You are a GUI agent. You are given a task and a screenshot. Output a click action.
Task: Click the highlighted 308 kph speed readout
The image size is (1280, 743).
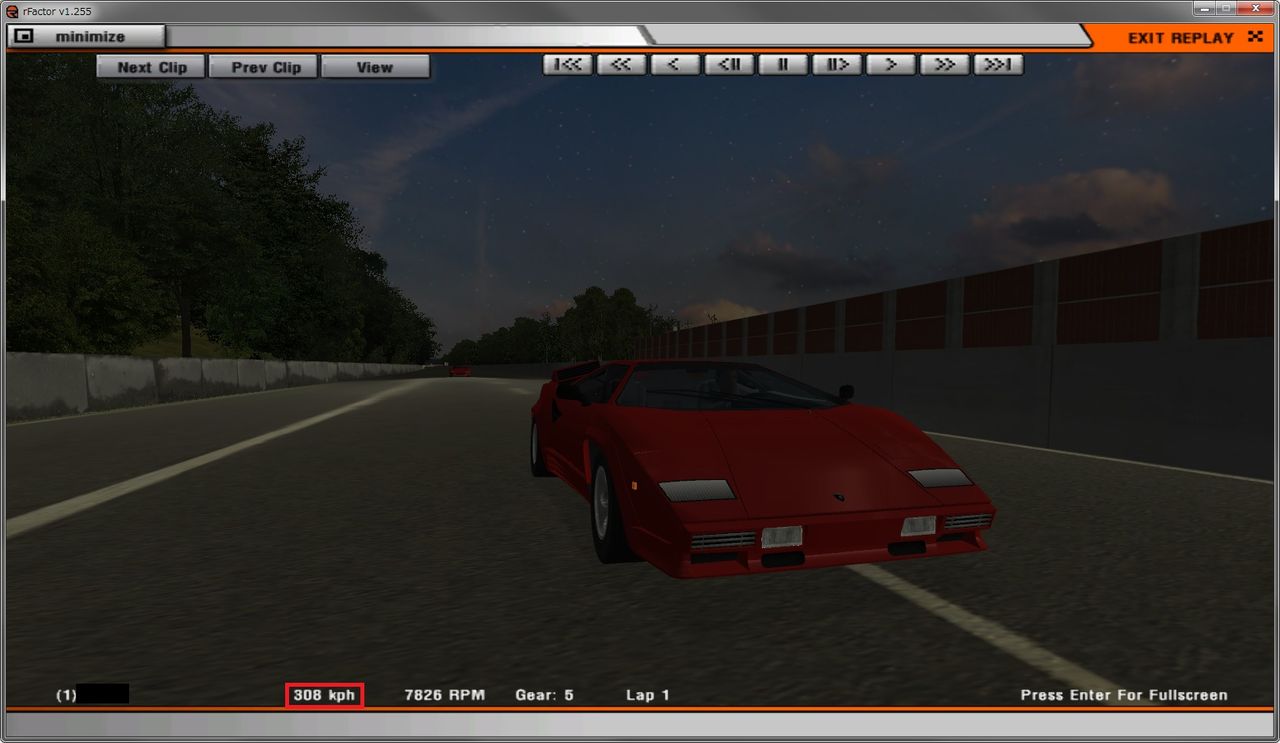(x=322, y=694)
